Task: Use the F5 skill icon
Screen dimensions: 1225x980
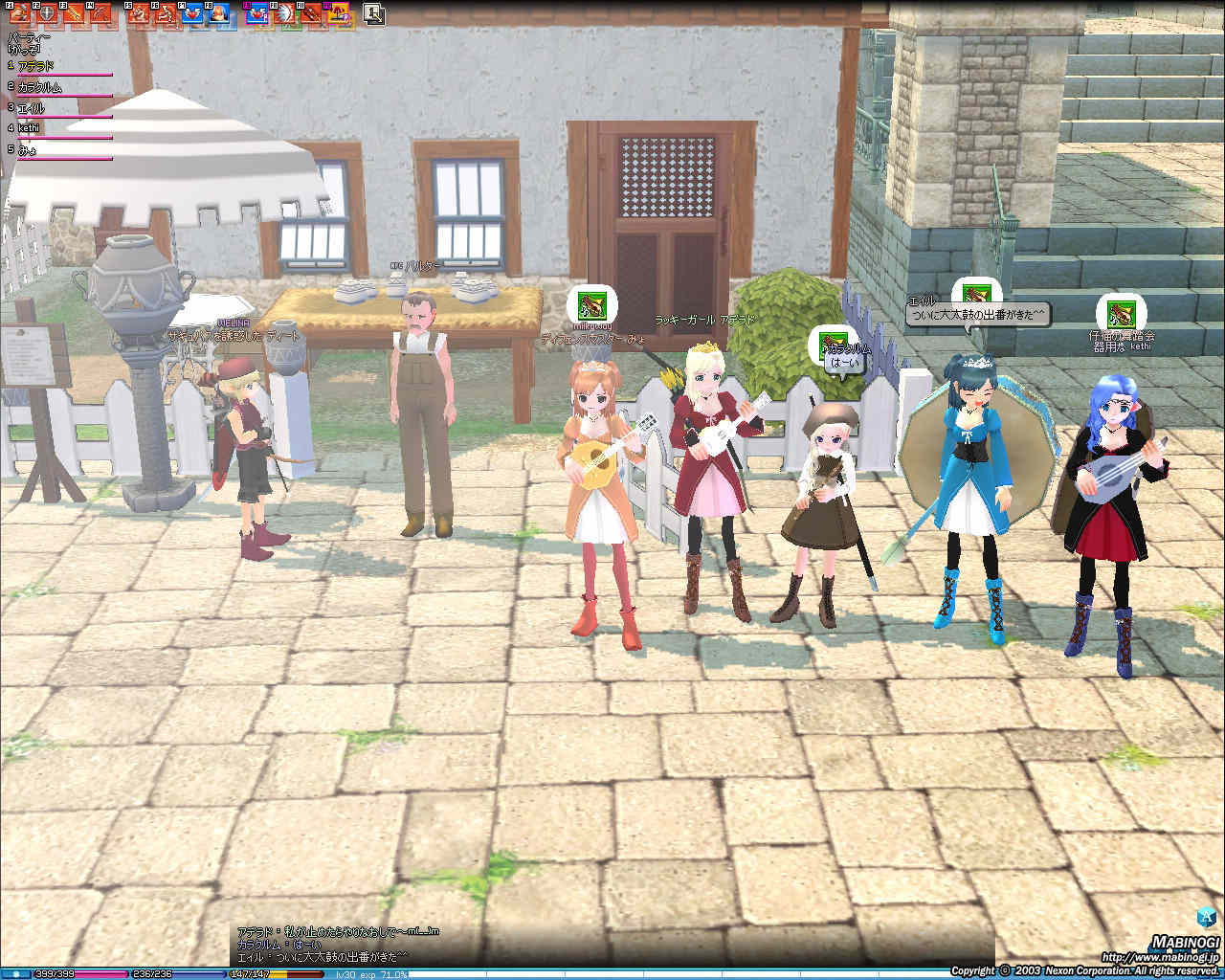Action: coord(139,13)
